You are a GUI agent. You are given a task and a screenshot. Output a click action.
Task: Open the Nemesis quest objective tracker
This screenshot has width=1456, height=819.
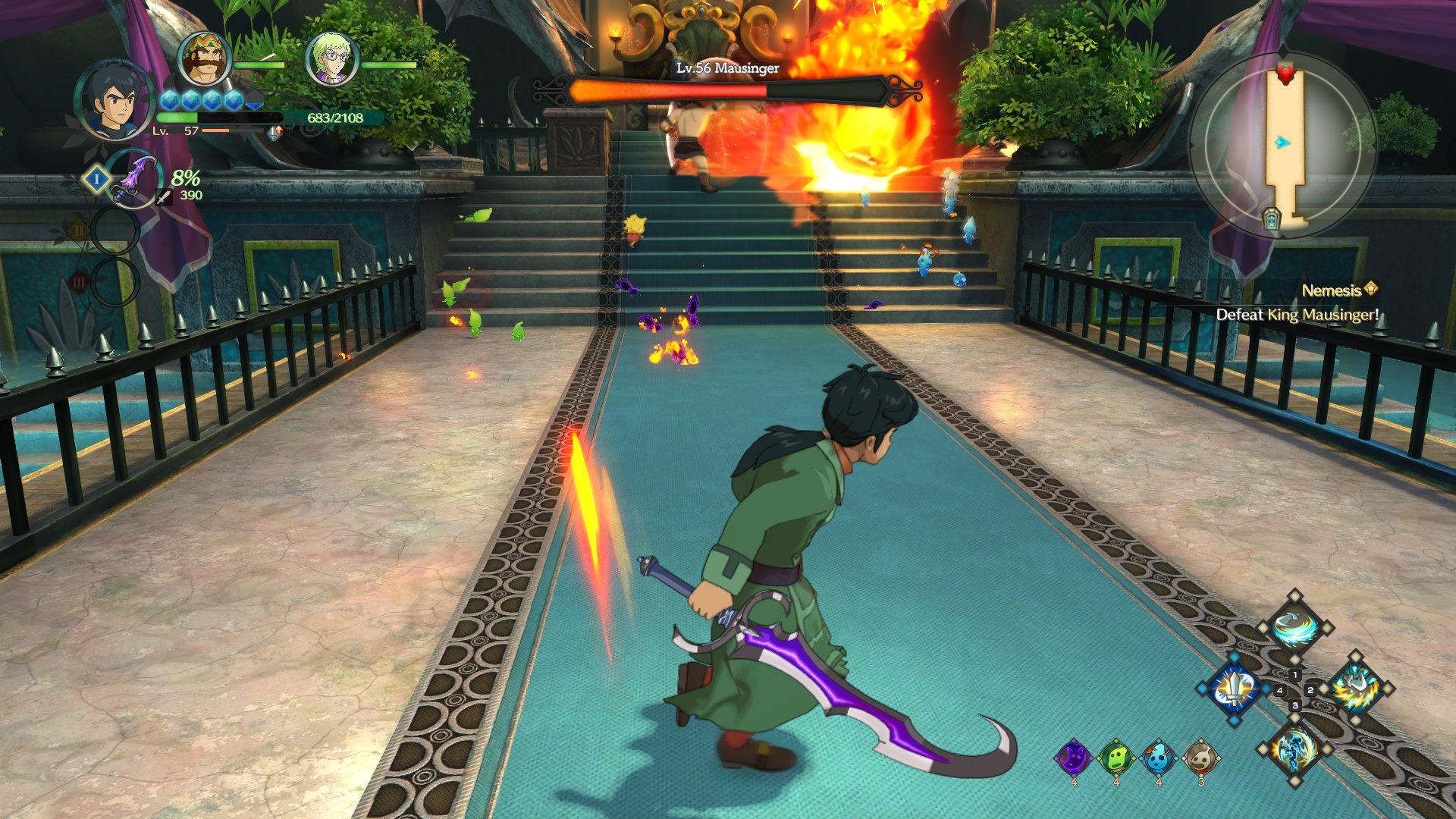1297,303
